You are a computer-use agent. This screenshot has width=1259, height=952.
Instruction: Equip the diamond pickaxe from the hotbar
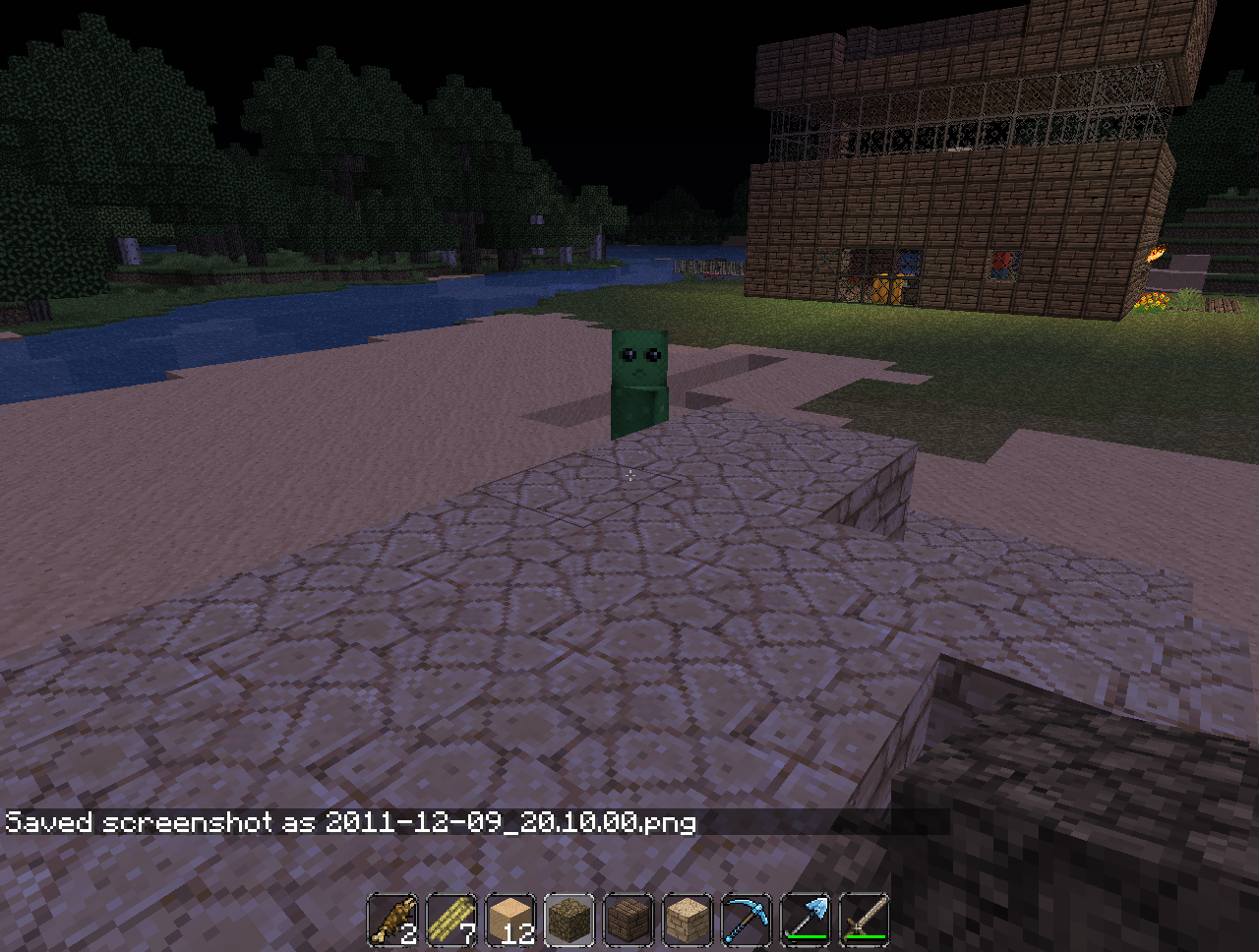(x=747, y=921)
